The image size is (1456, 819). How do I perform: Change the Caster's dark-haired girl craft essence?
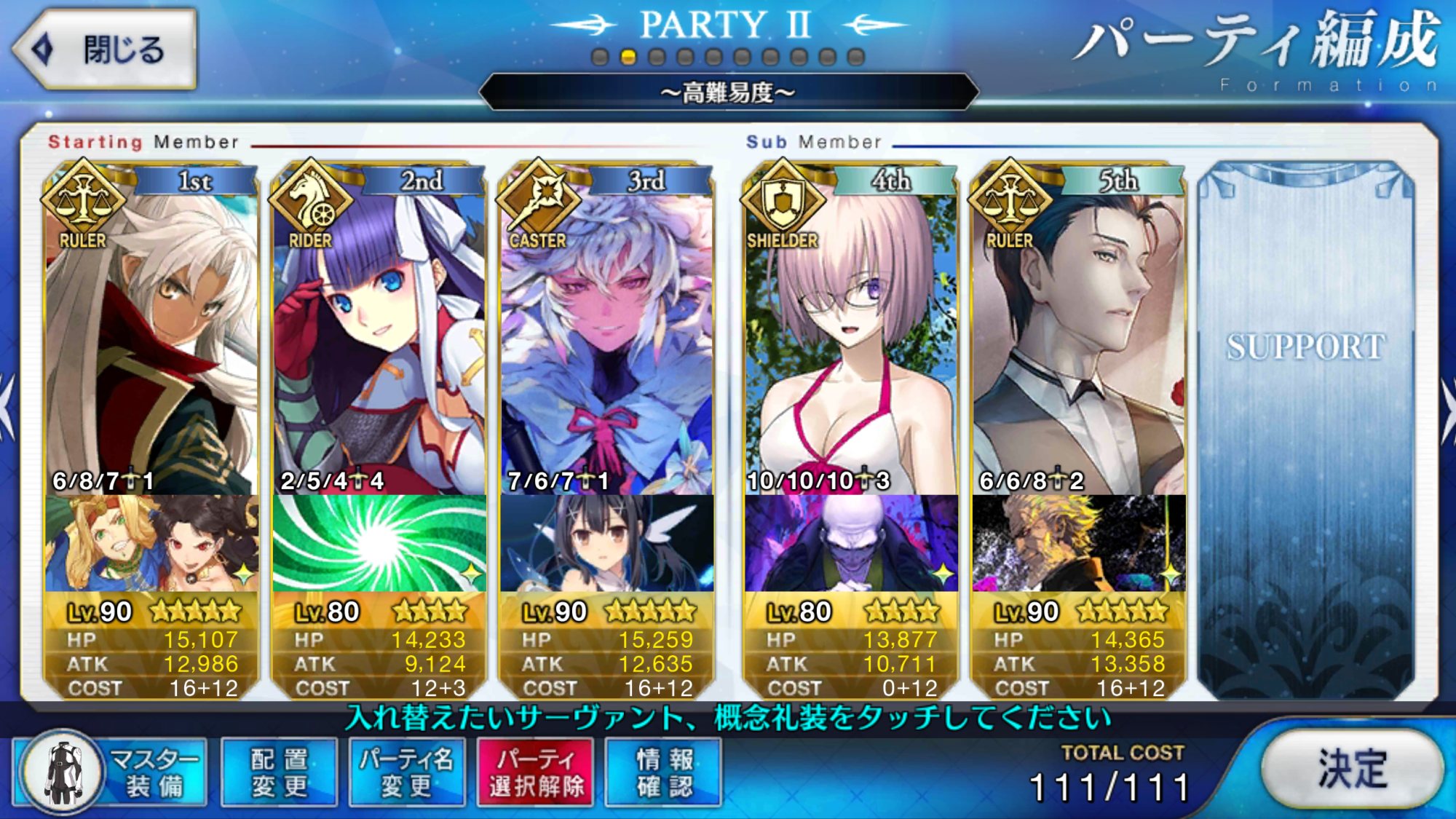606,544
